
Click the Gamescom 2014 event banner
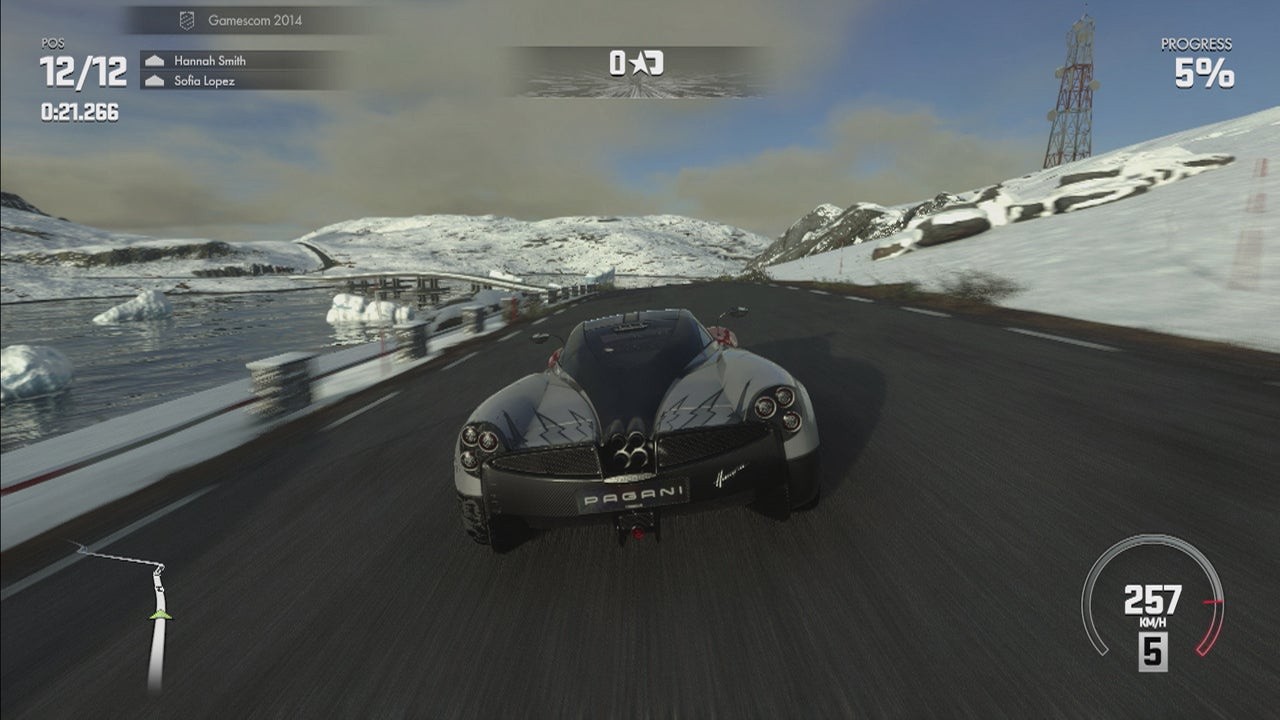tap(254, 20)
